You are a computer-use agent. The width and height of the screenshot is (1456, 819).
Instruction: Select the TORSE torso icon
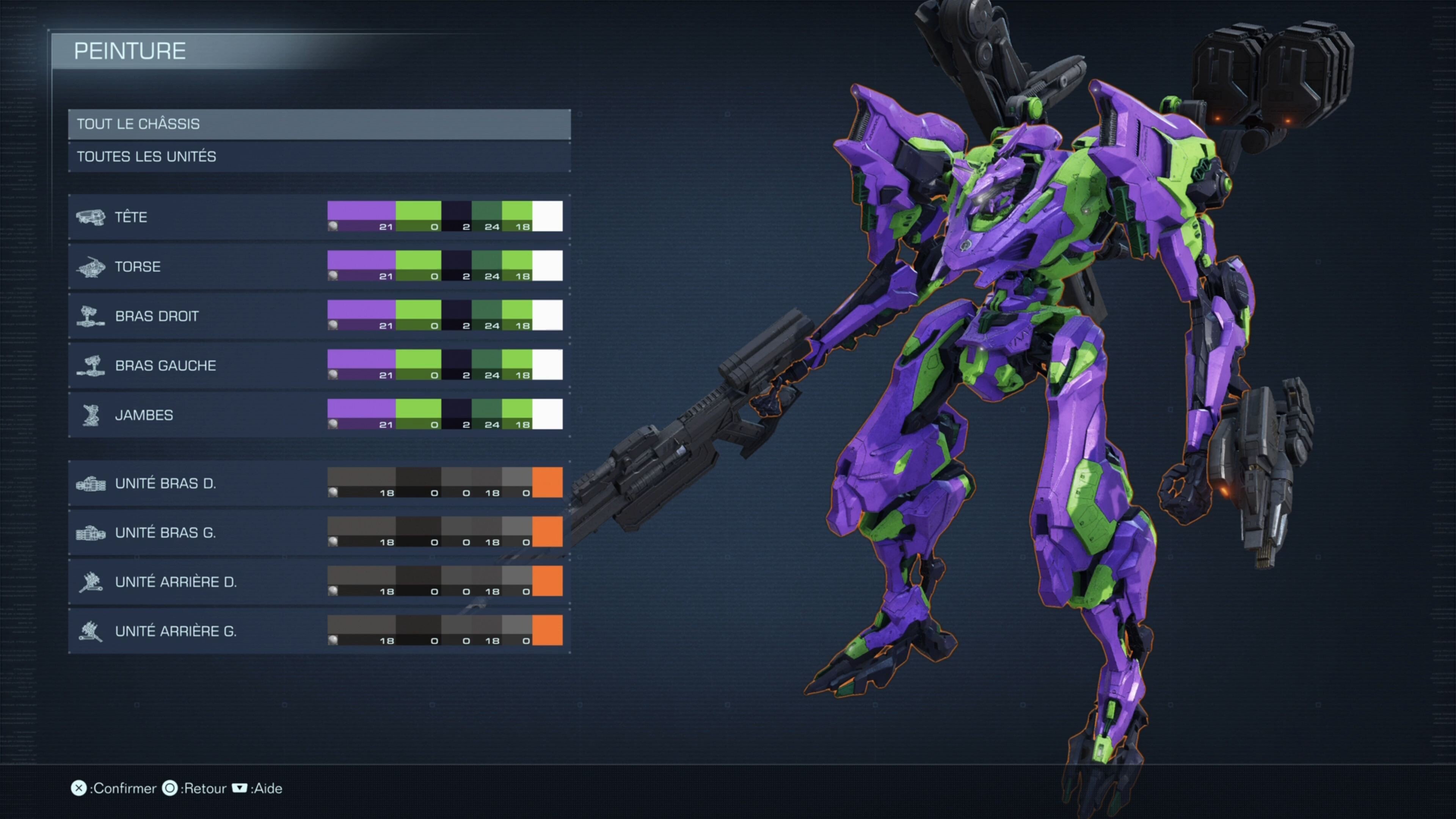point(92,266)
